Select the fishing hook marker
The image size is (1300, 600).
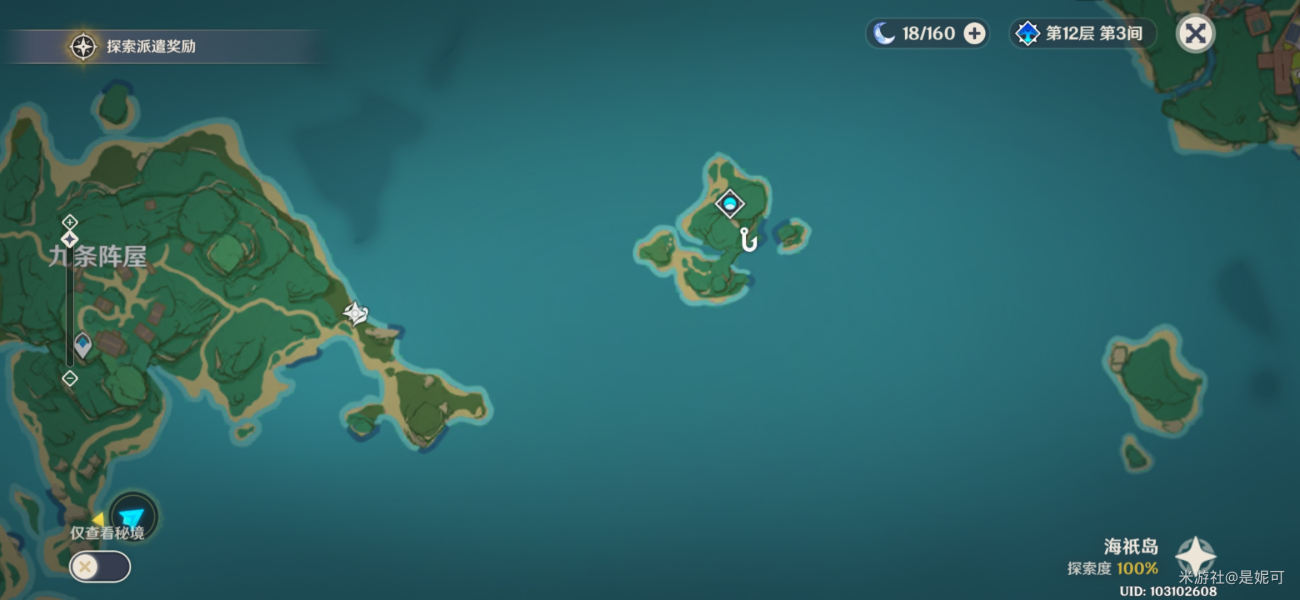(747, 240)
